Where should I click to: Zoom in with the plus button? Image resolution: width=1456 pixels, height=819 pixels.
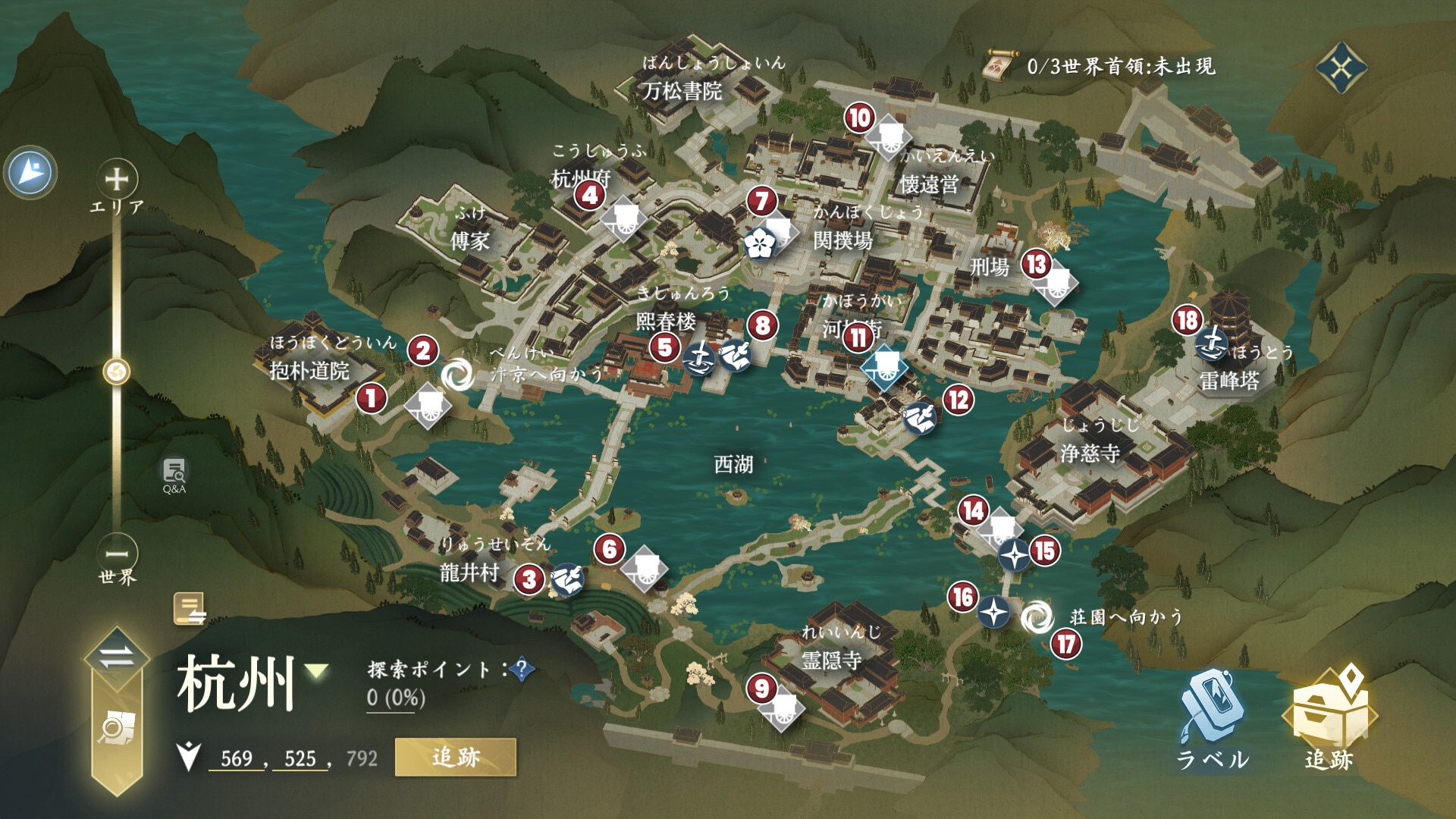coord(116,180)
